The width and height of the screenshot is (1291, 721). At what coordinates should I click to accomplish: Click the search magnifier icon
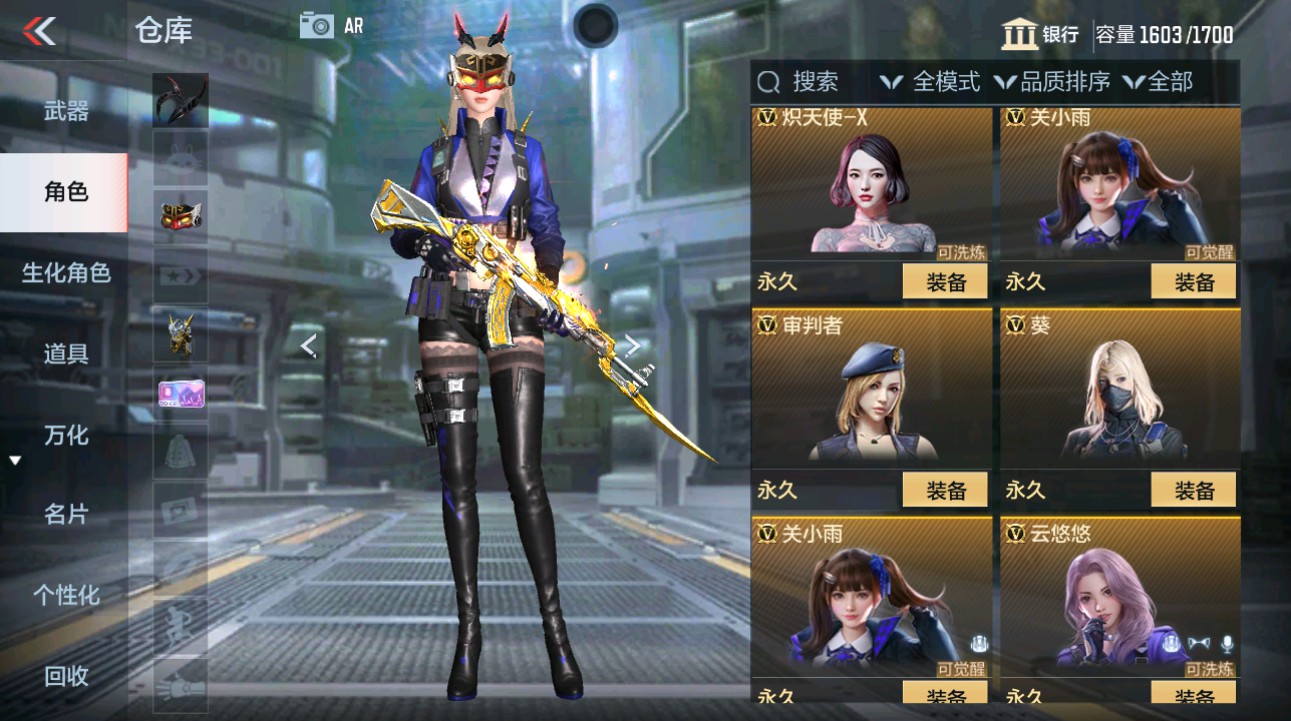click(x=768, y=82)
